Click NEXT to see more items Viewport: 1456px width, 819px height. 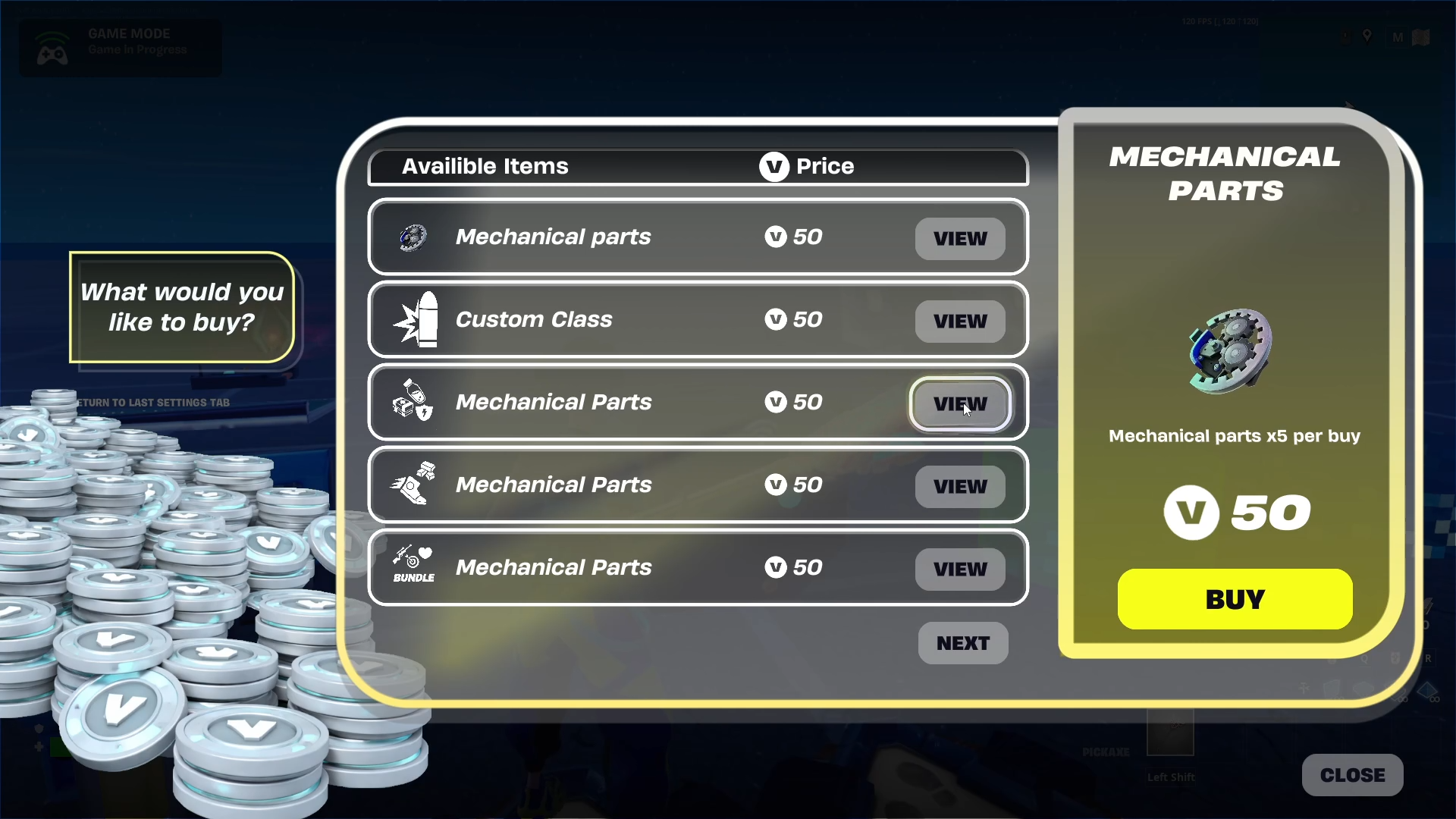point(962,642)
